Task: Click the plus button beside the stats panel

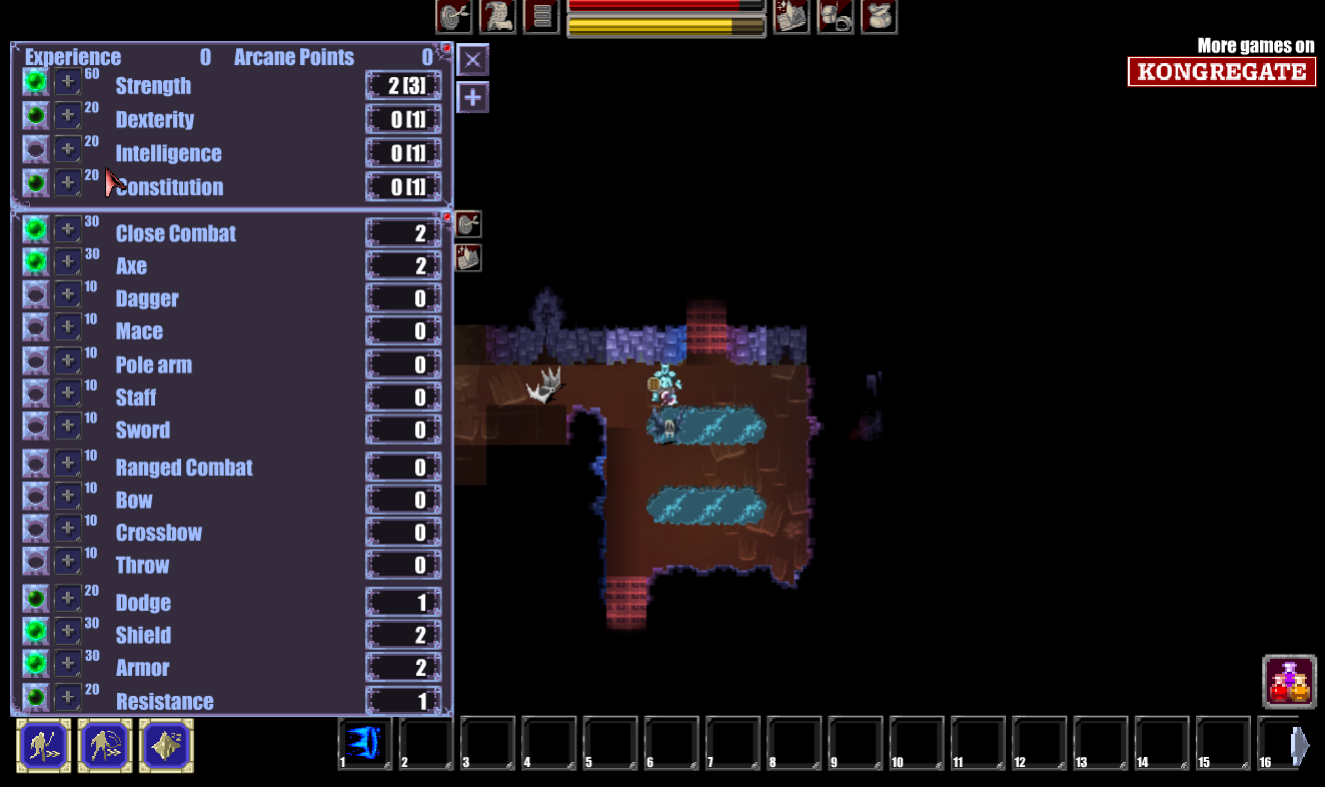Action: click(473, 98)
